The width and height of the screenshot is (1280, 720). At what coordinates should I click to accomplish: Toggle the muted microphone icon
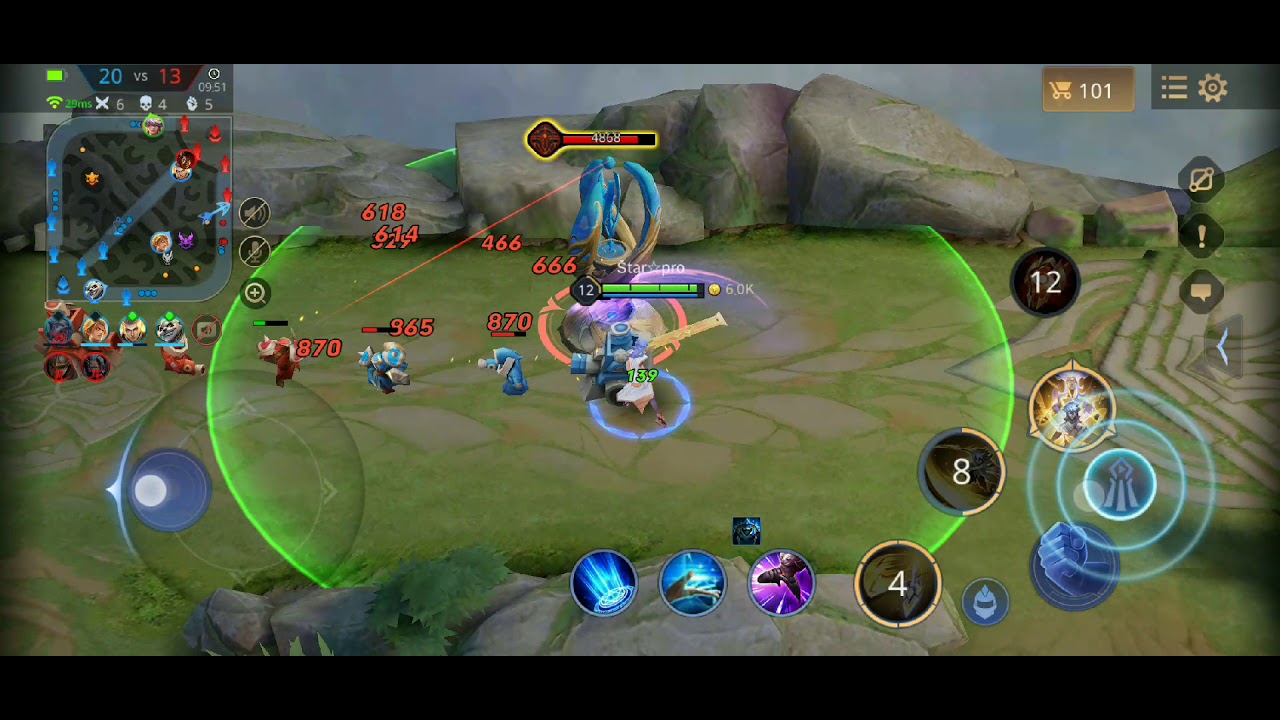(255, 251)
